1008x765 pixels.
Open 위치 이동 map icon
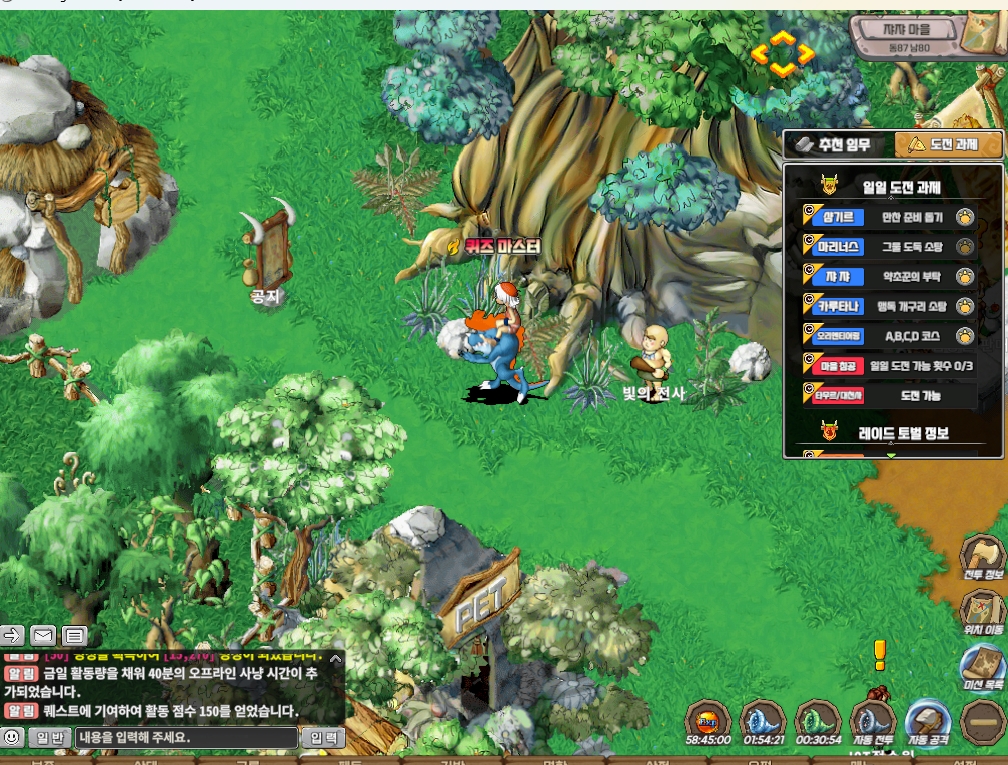pyautogui.click(x=982, y=610)
